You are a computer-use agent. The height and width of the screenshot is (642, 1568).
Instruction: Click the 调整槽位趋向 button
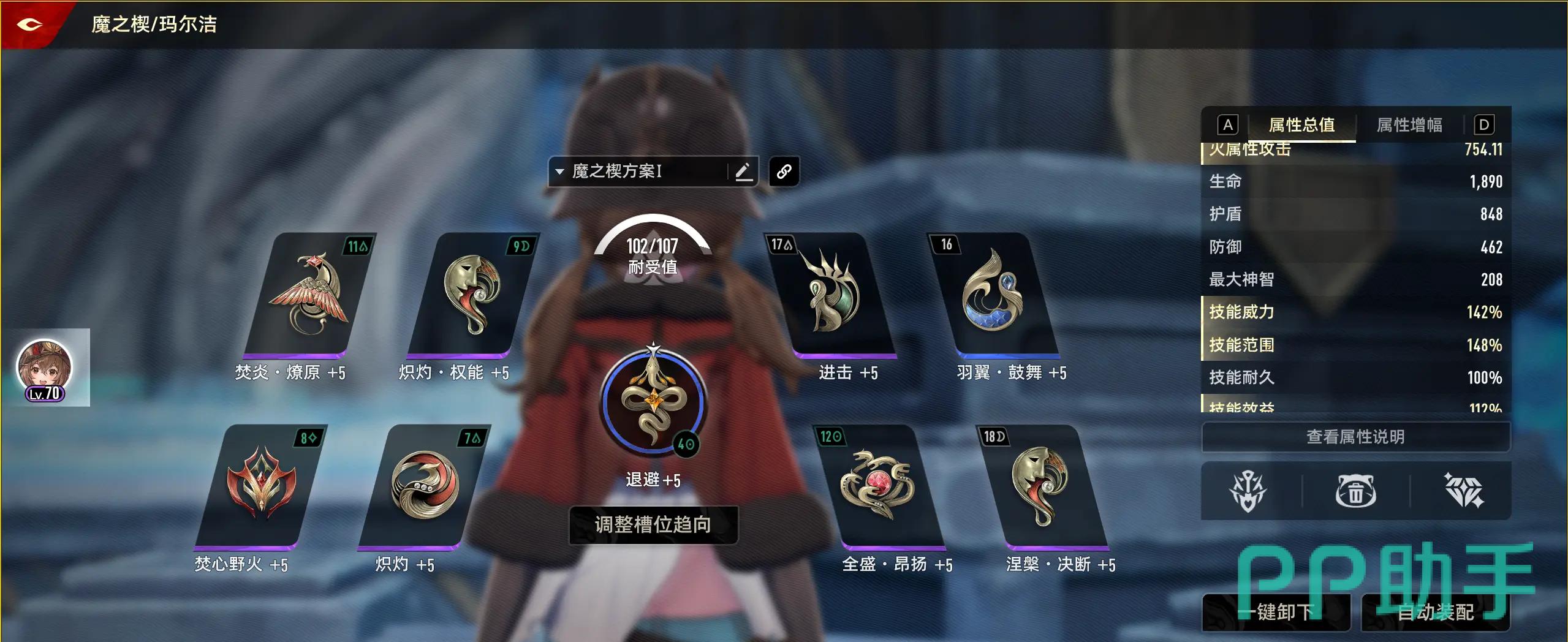click(653, 524)
